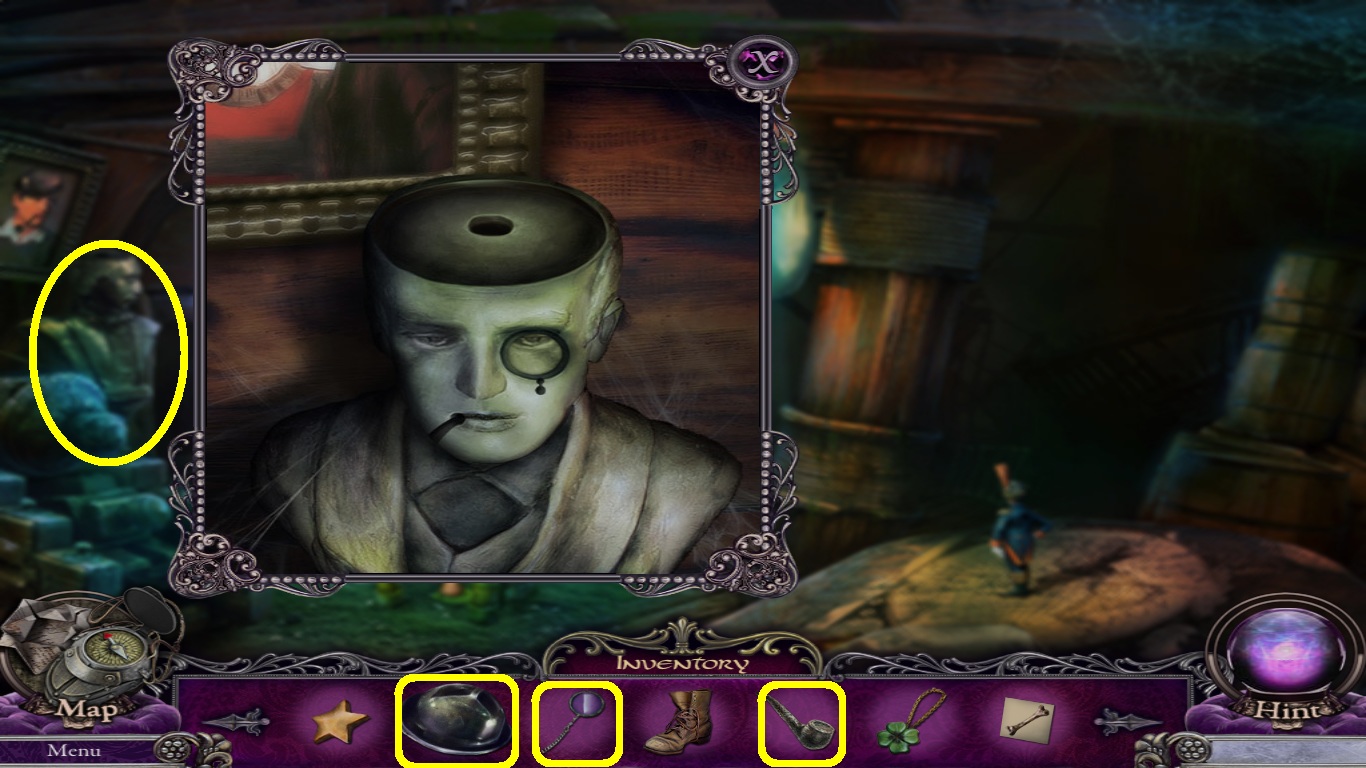
Task: Open the Menu
Action: tap(73, 750)
